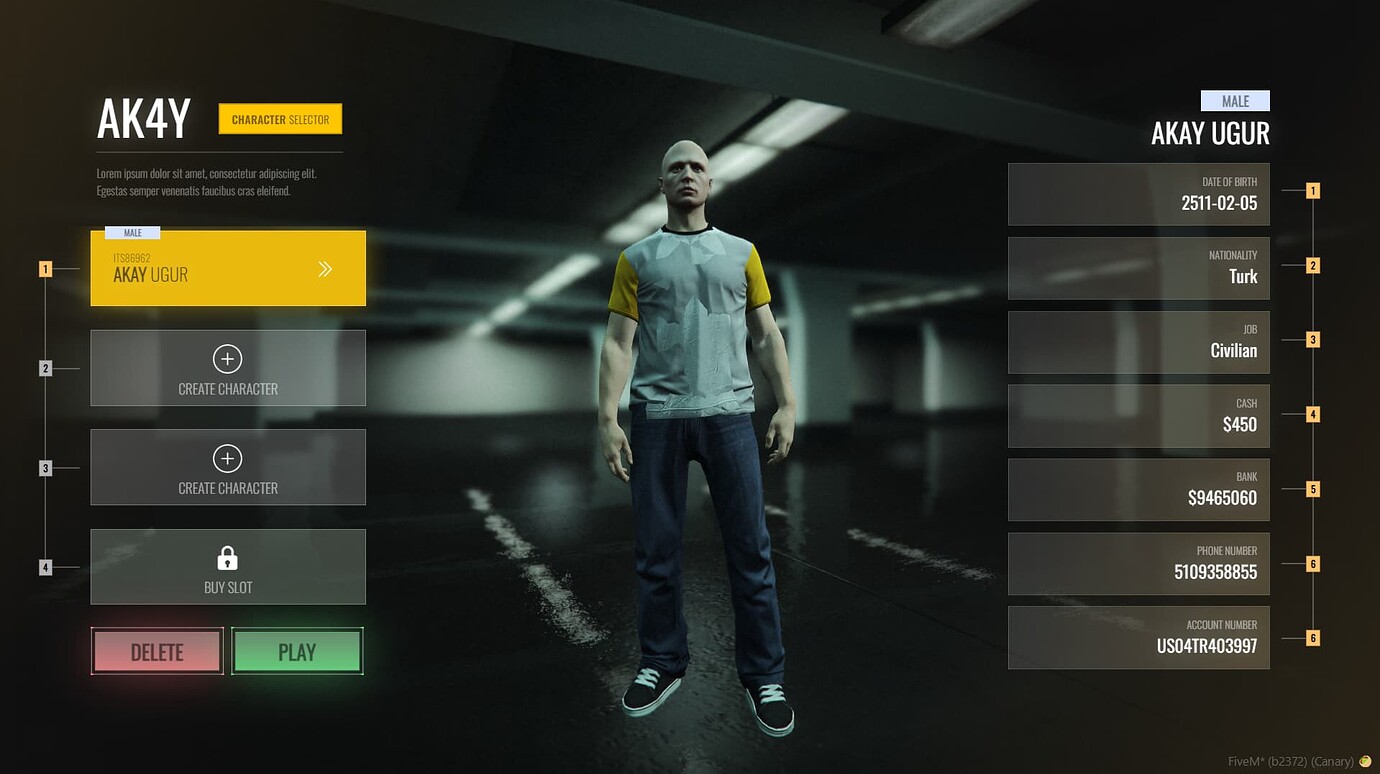Click the double-arrow chevron on the AKAY UGUR card
The width and height of the screenshot is (1380, 774).
[x=326, y=267]
